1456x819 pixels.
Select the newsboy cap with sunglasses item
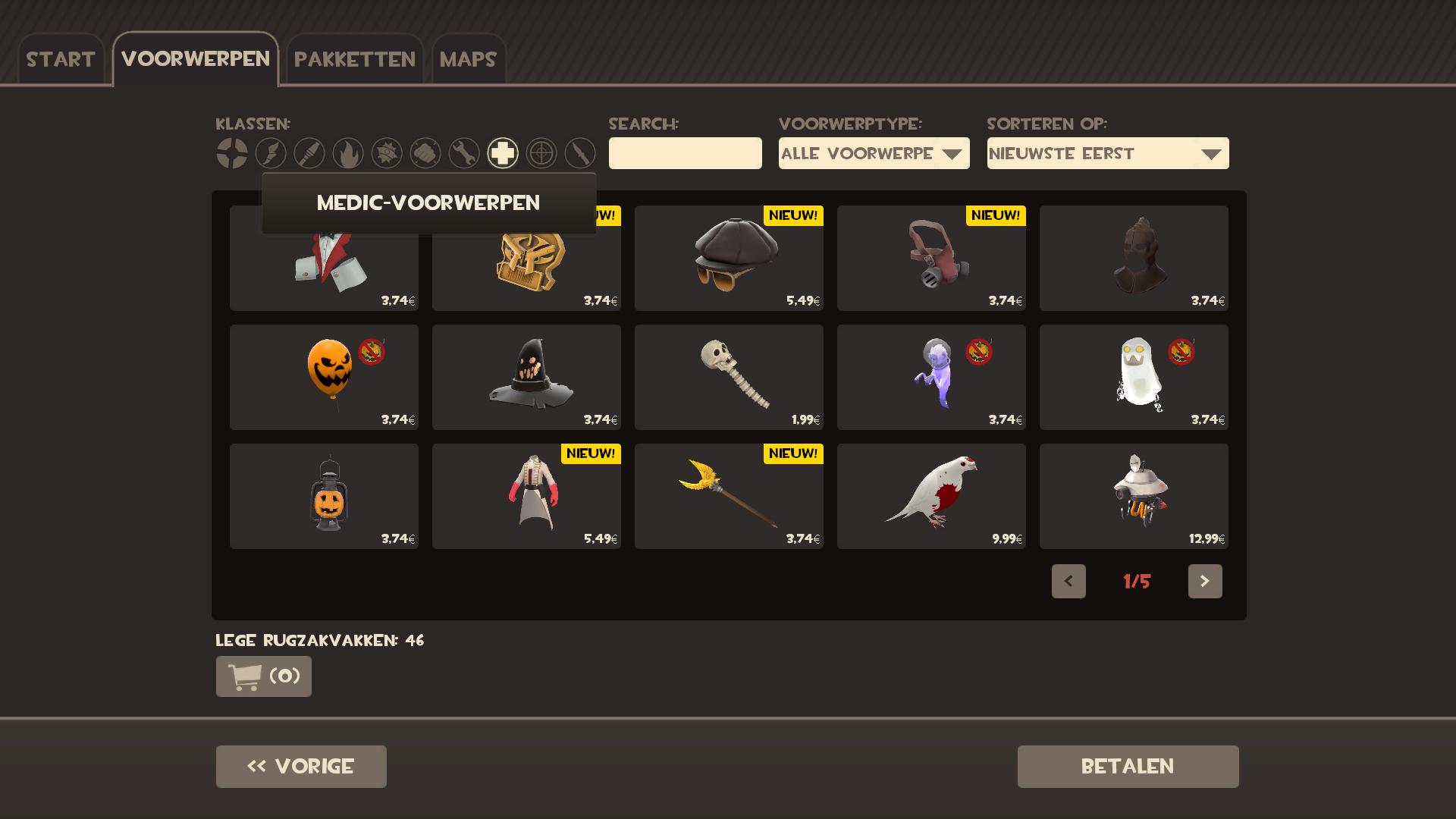point(729,258)
